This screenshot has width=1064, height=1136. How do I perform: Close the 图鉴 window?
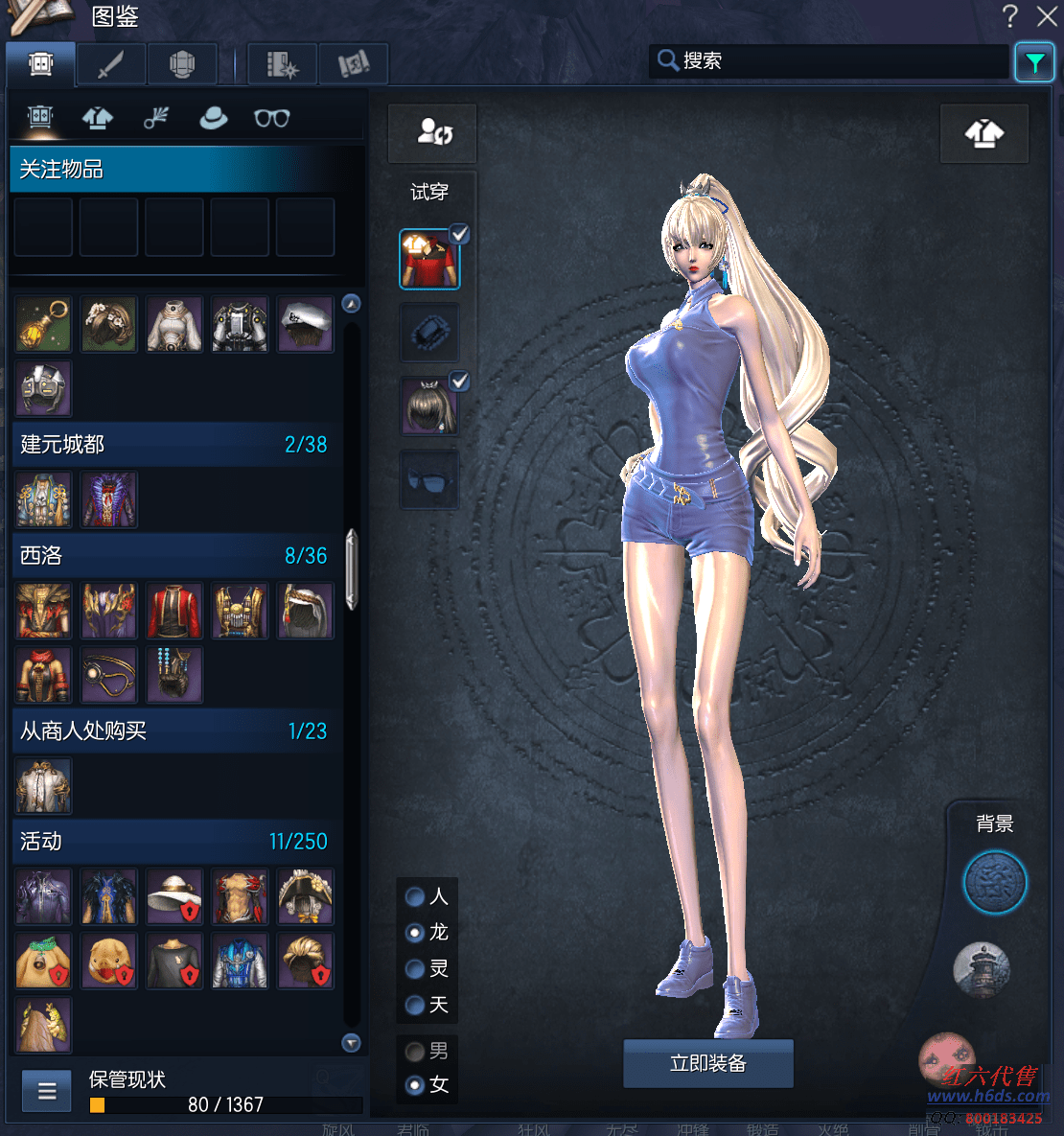point(1047,16)
